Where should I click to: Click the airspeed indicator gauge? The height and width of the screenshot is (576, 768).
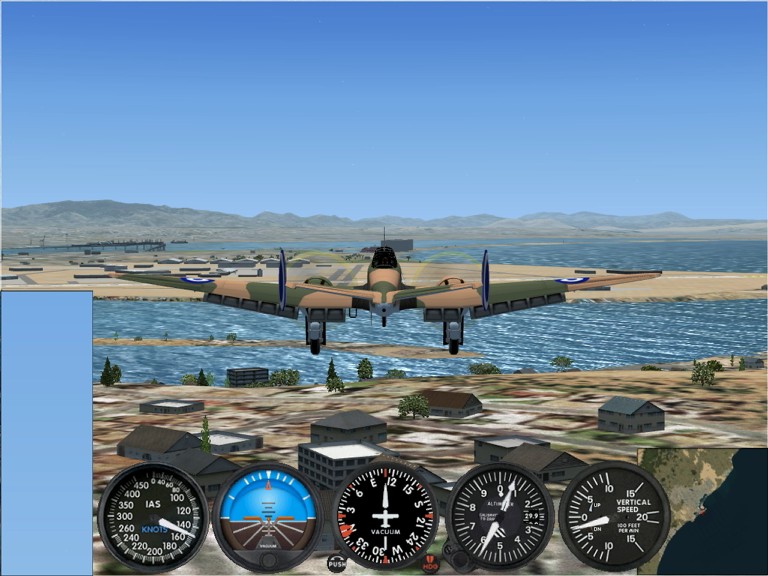(x=153, y=516)
